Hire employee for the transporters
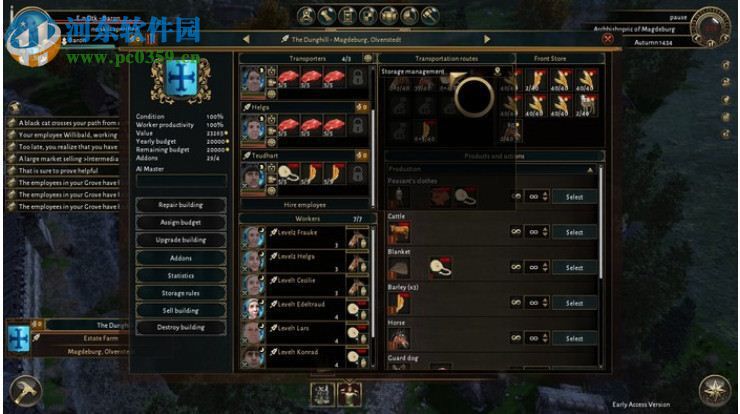Viewport: 740px width, 414px height. pyautogui.click(x=304, y=204)
